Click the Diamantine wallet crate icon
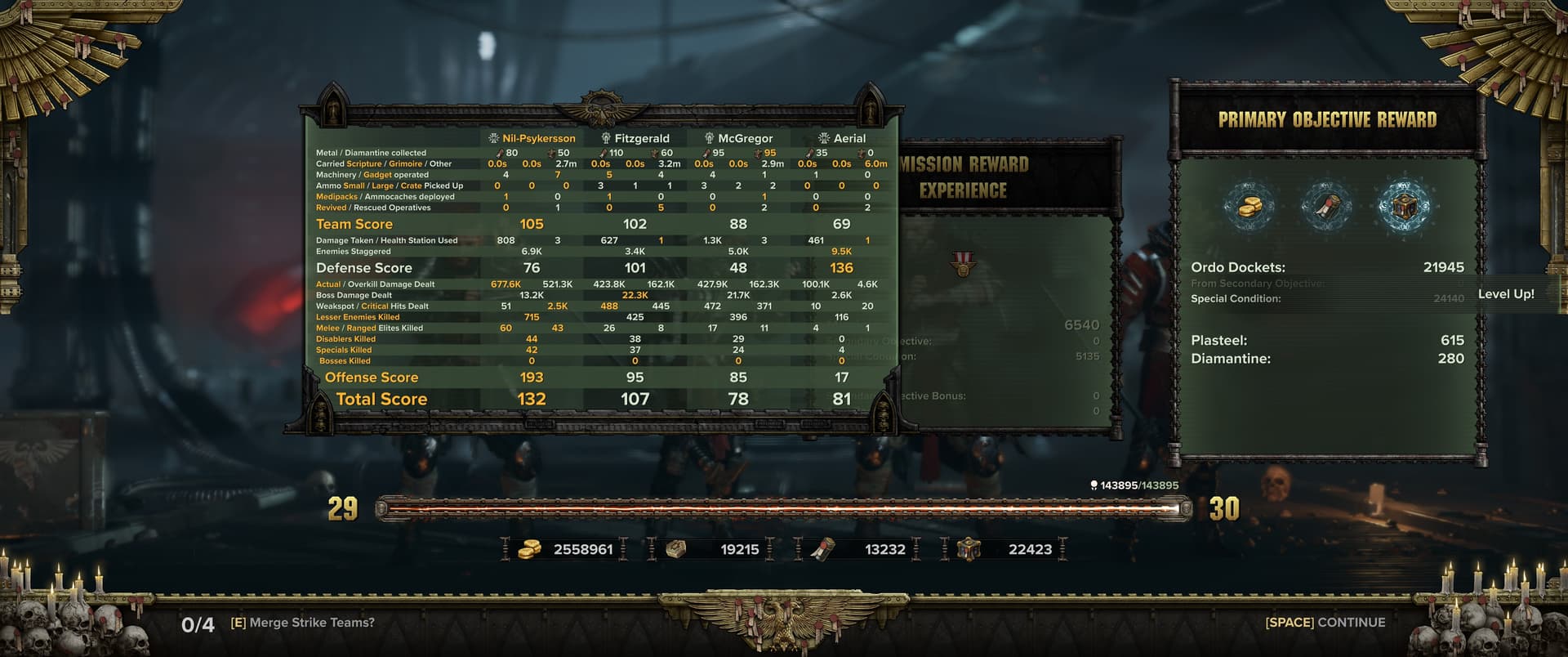Viewport: 1568px width, 657px height. click(x=969, y=549)
